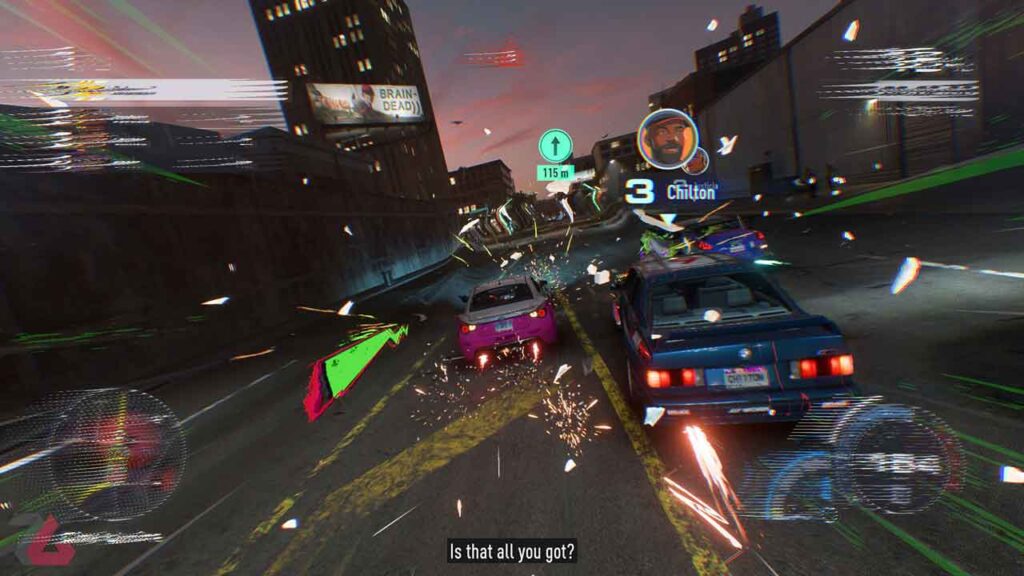
Task: Select Chilton's driver portrait
Action: pos(667,139)
